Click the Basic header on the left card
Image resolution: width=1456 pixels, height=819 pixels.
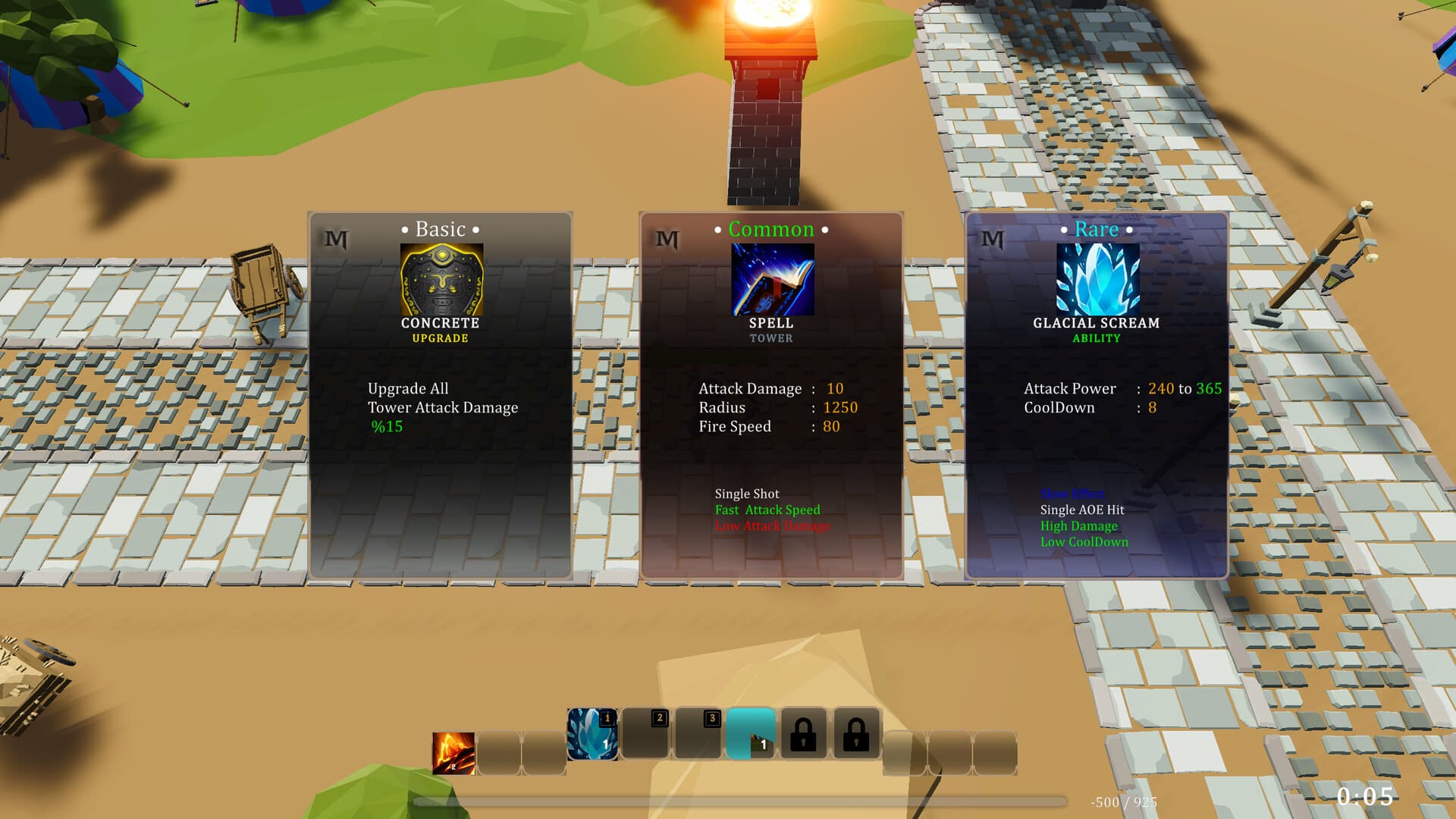coord(440,228)
